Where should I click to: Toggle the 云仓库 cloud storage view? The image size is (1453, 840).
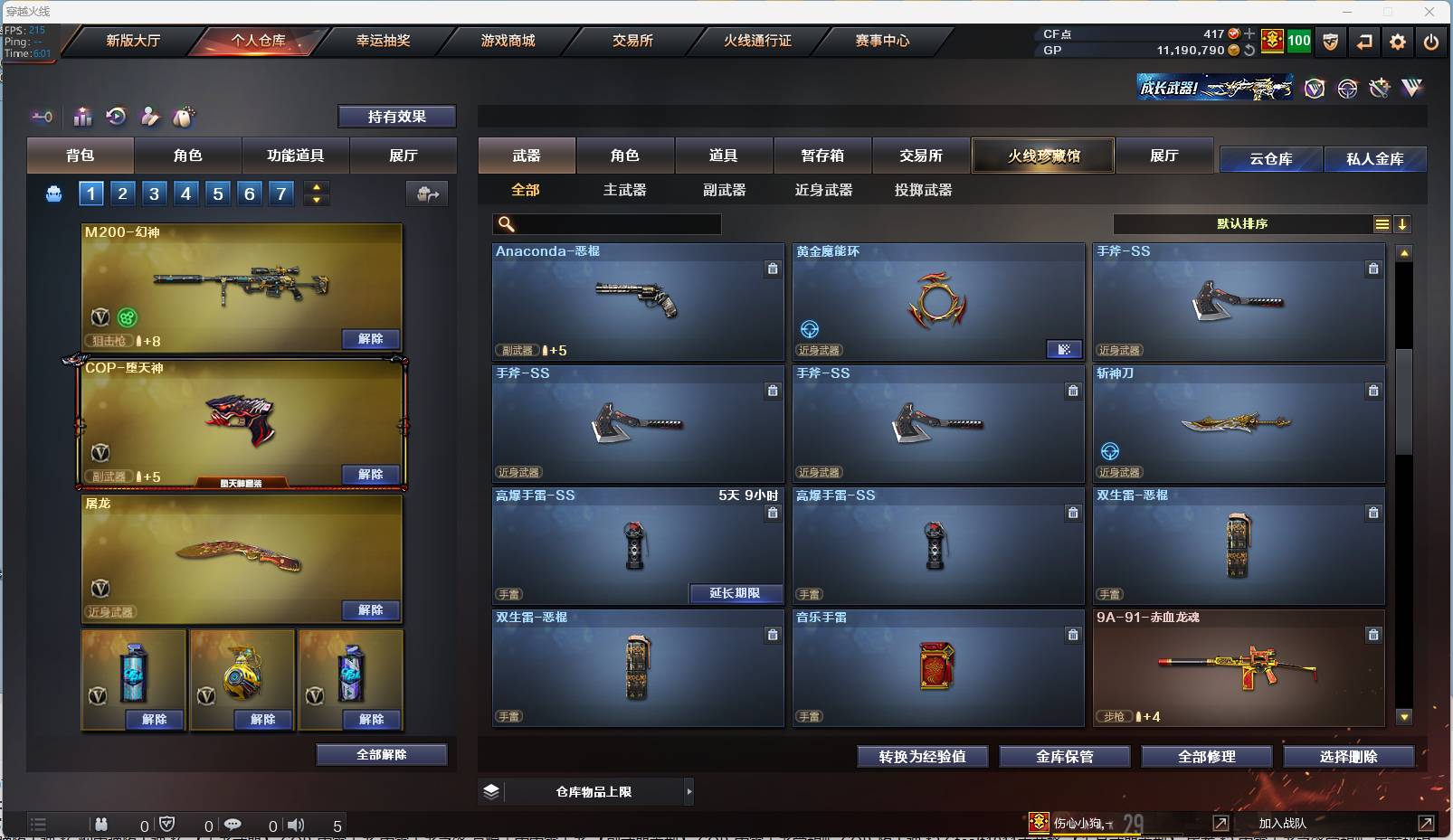(1270, 158)
